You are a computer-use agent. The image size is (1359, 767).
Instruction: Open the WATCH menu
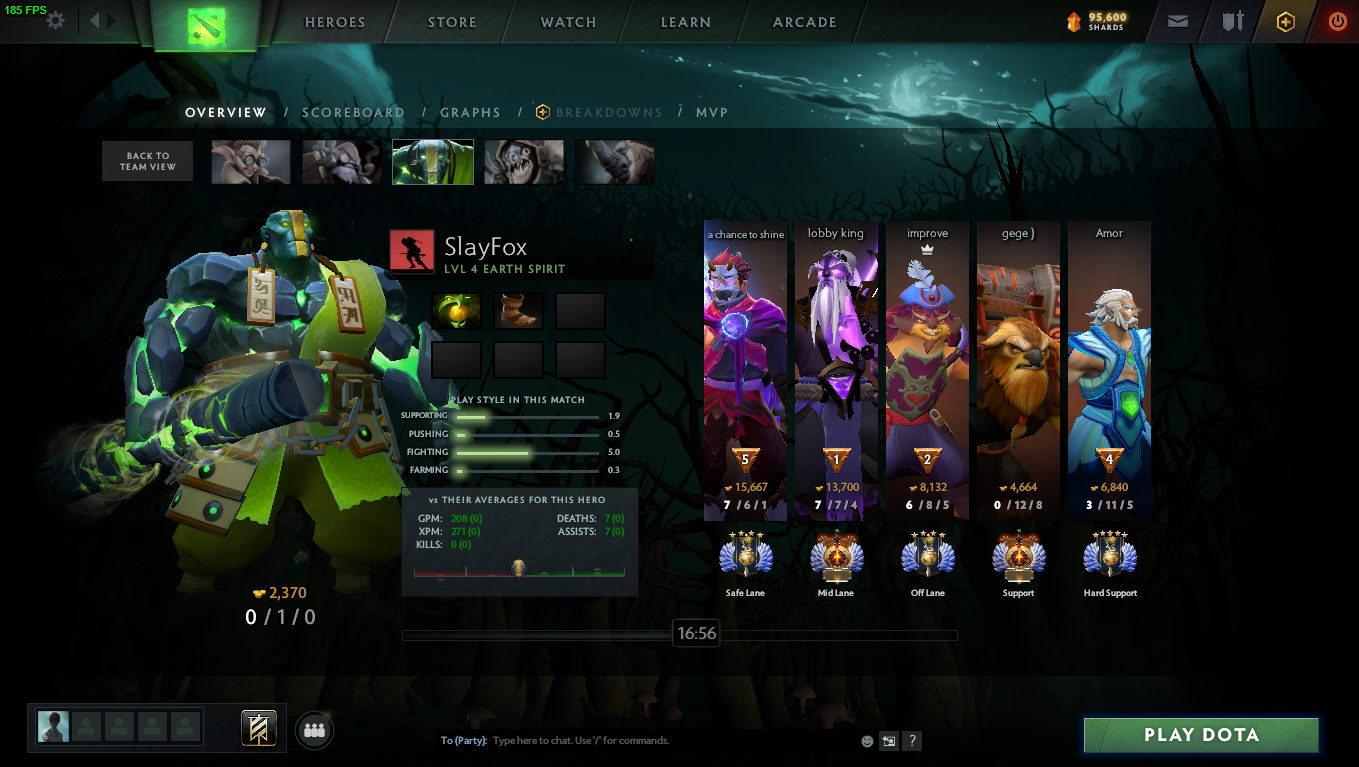pos(568,23)
